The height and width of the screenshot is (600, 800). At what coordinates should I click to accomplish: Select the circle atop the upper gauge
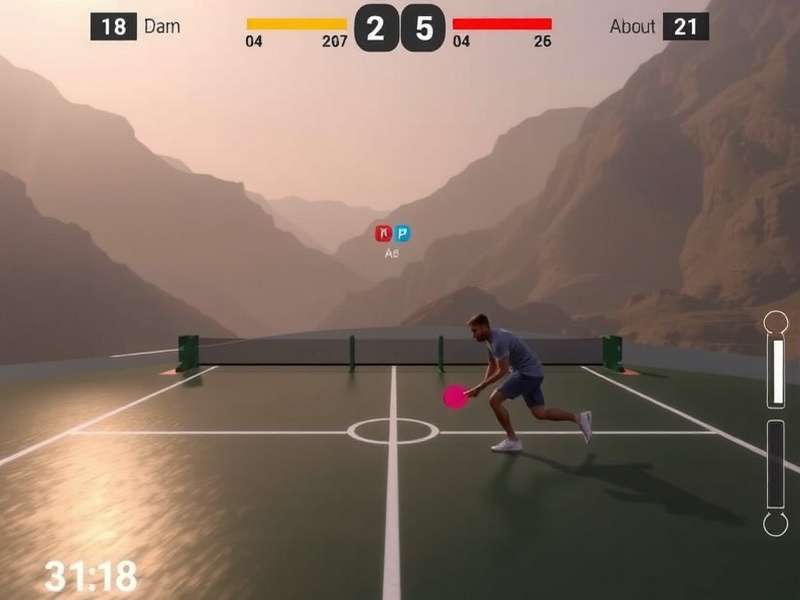[776, 322]
